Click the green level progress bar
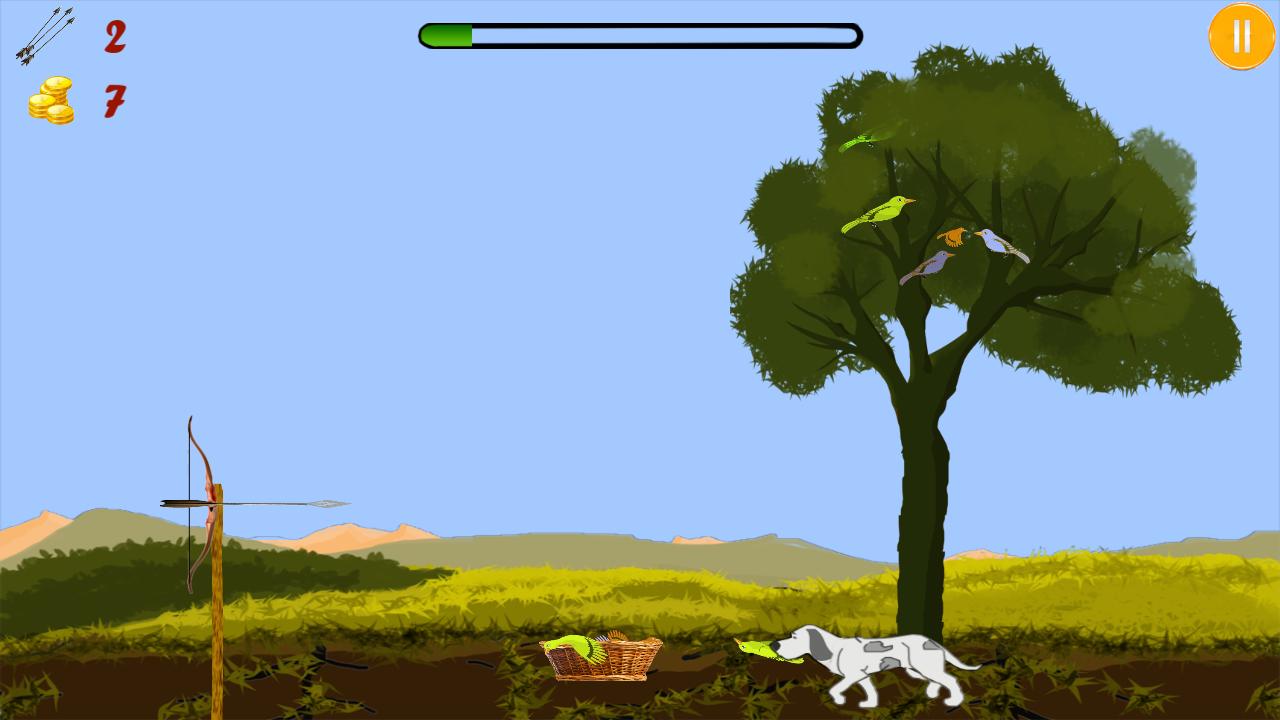 click(445, 35)
